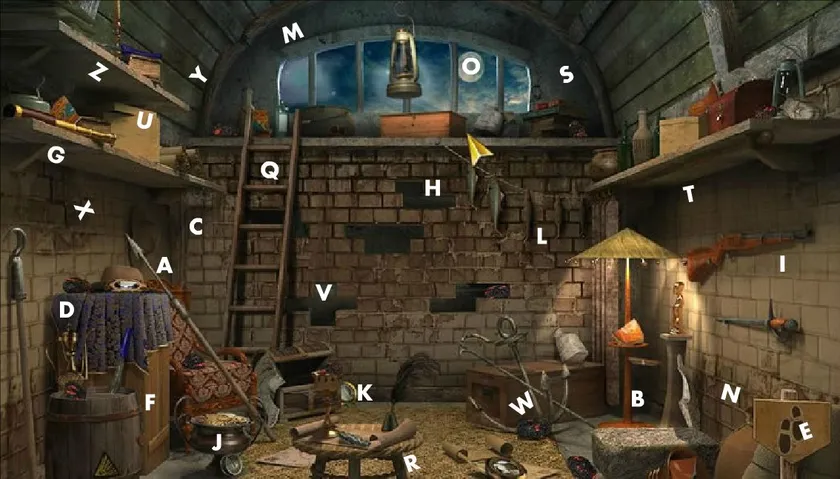This screenshot has width=840, height=479.
Task: Select the letter U on the shelf box
Action: 144,122
